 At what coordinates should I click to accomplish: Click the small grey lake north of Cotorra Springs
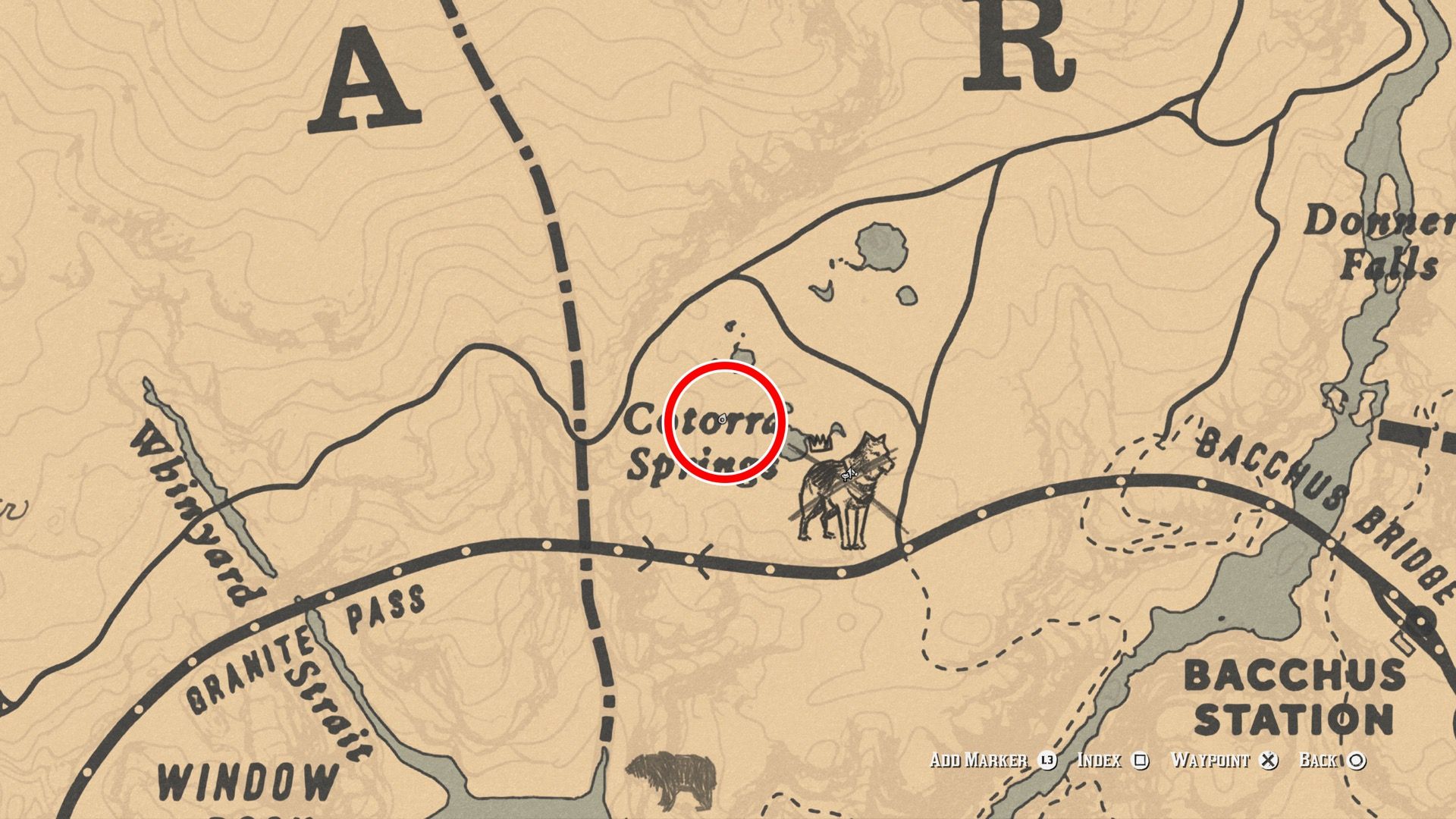(x=880, y=246)
